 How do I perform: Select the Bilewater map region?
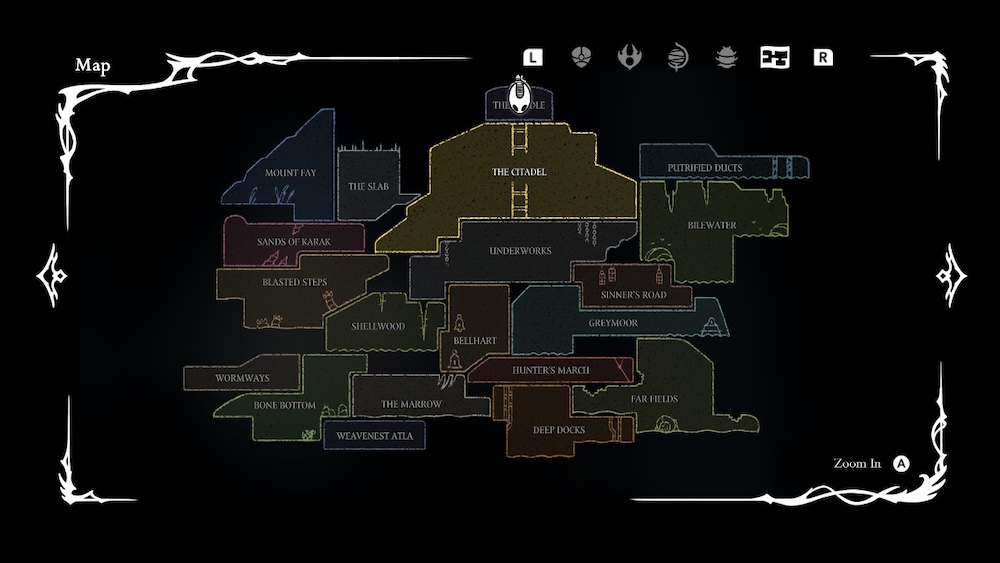pos(711,226)
